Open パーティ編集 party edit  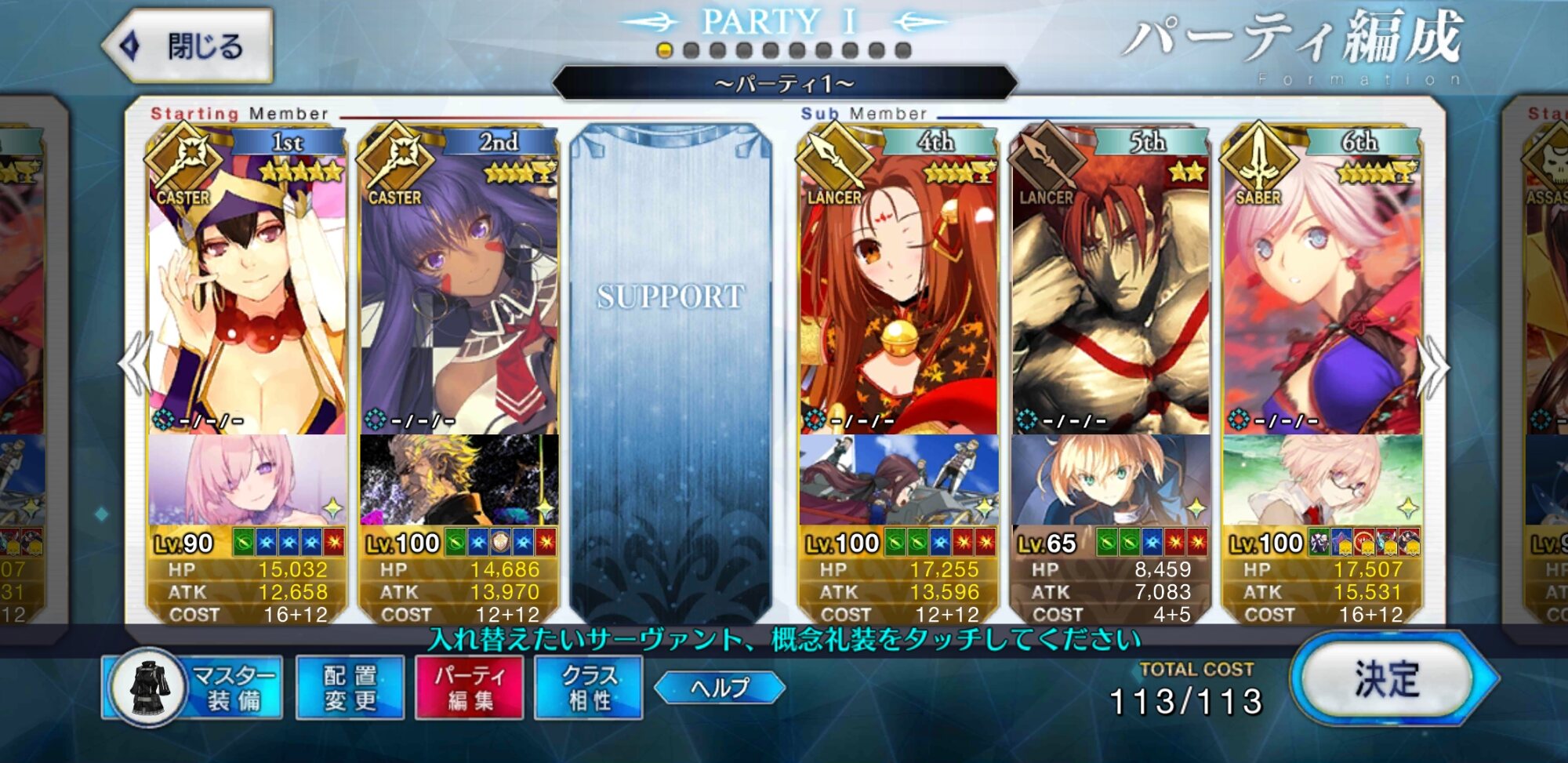click(469, 688)
